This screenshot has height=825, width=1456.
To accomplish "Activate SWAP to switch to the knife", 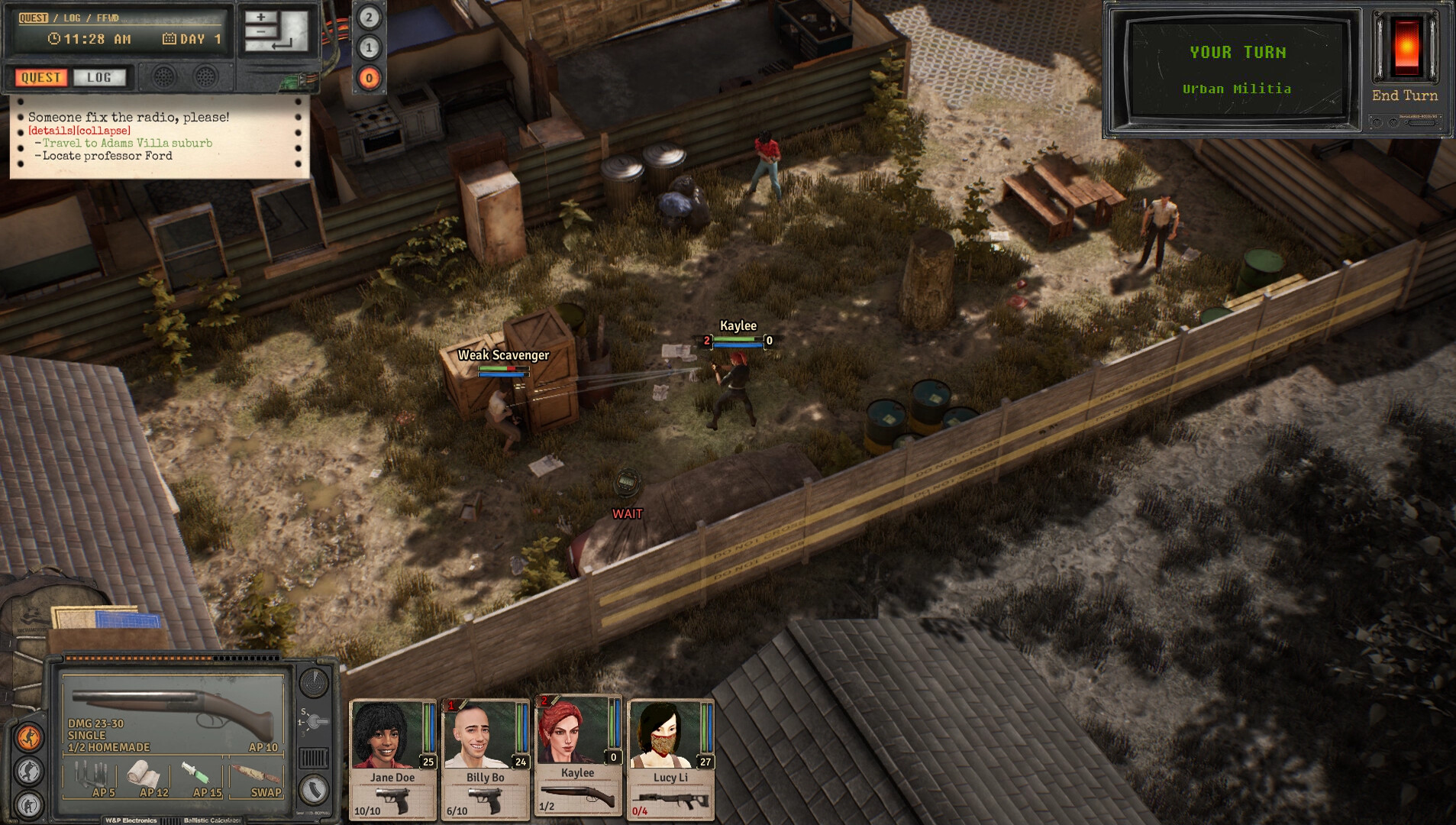I will 258,774.
